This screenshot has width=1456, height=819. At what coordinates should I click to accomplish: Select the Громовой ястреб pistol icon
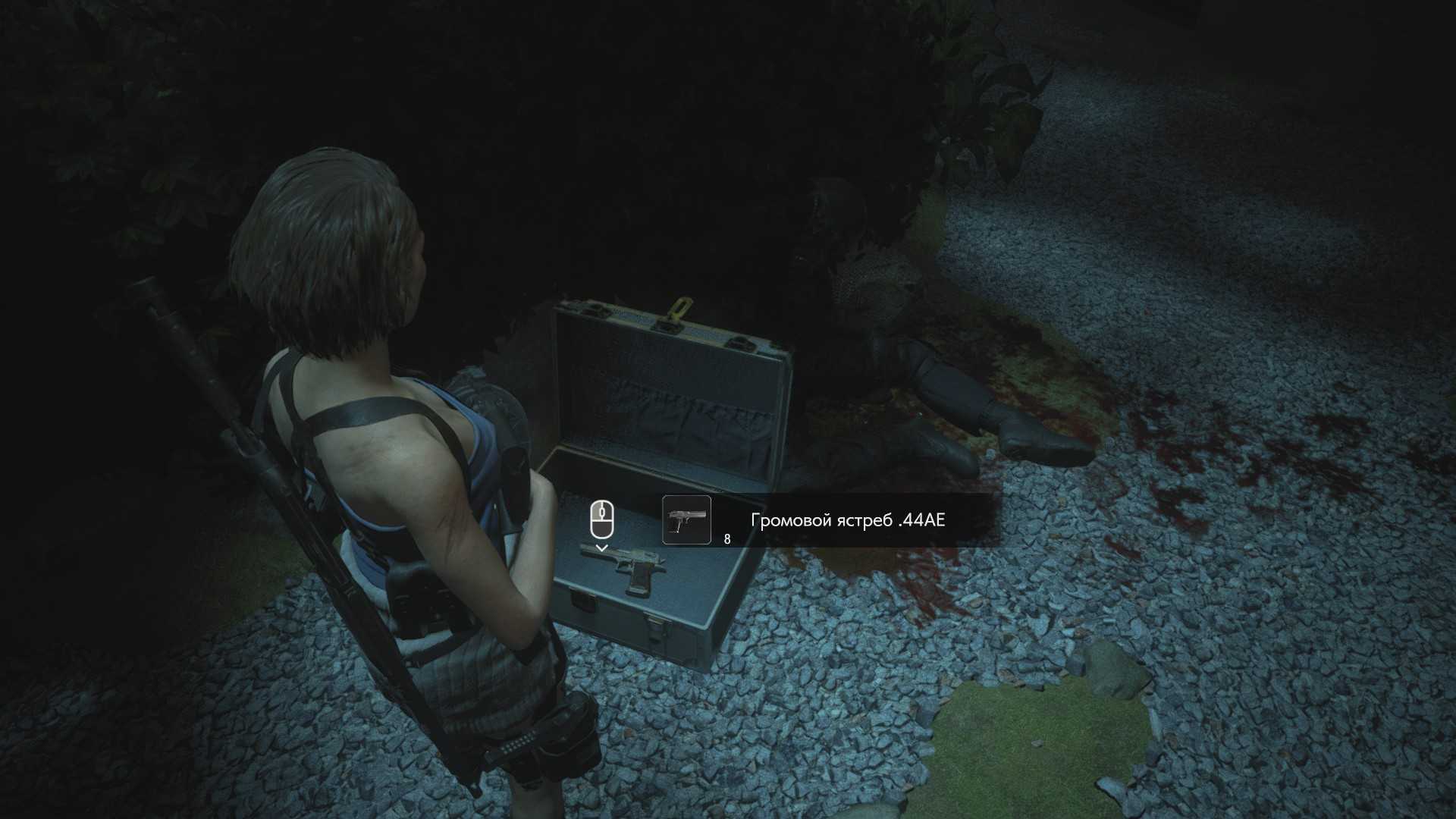pos(686,520)
